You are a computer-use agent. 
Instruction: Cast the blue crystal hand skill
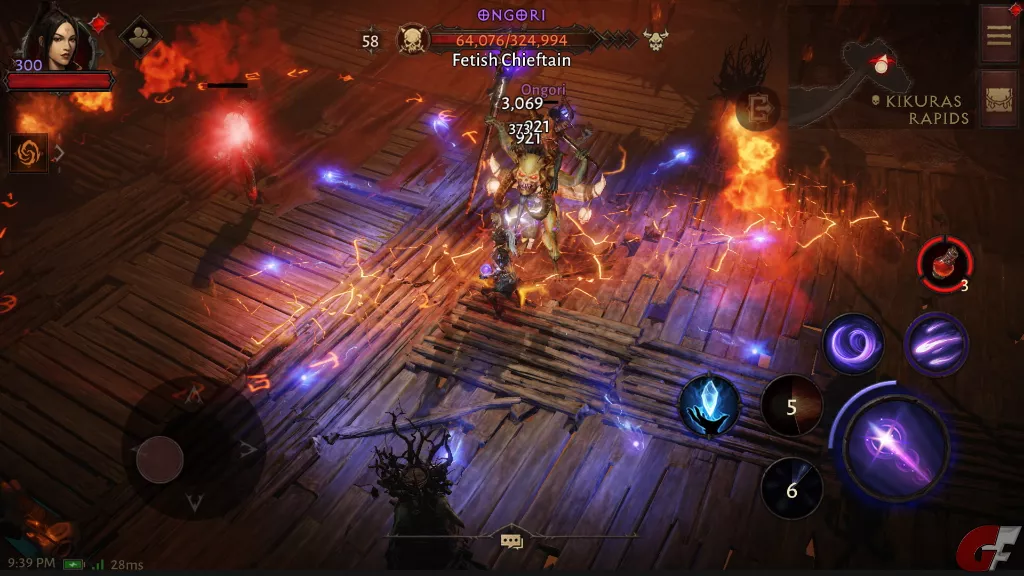pyautogui.click(x=709, y=406)
